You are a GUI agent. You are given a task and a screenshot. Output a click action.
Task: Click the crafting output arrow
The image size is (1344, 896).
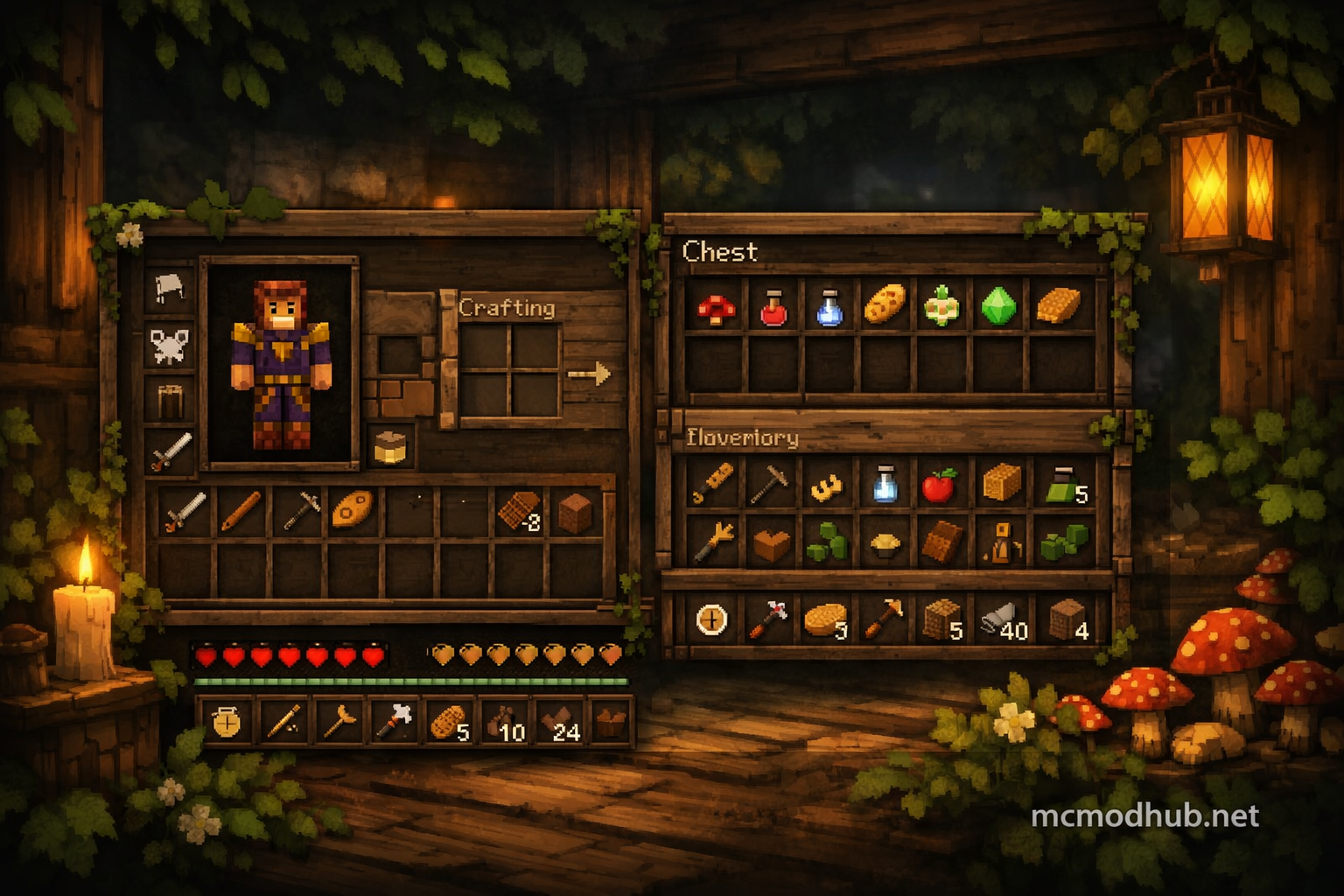click(x=589, y=374)
